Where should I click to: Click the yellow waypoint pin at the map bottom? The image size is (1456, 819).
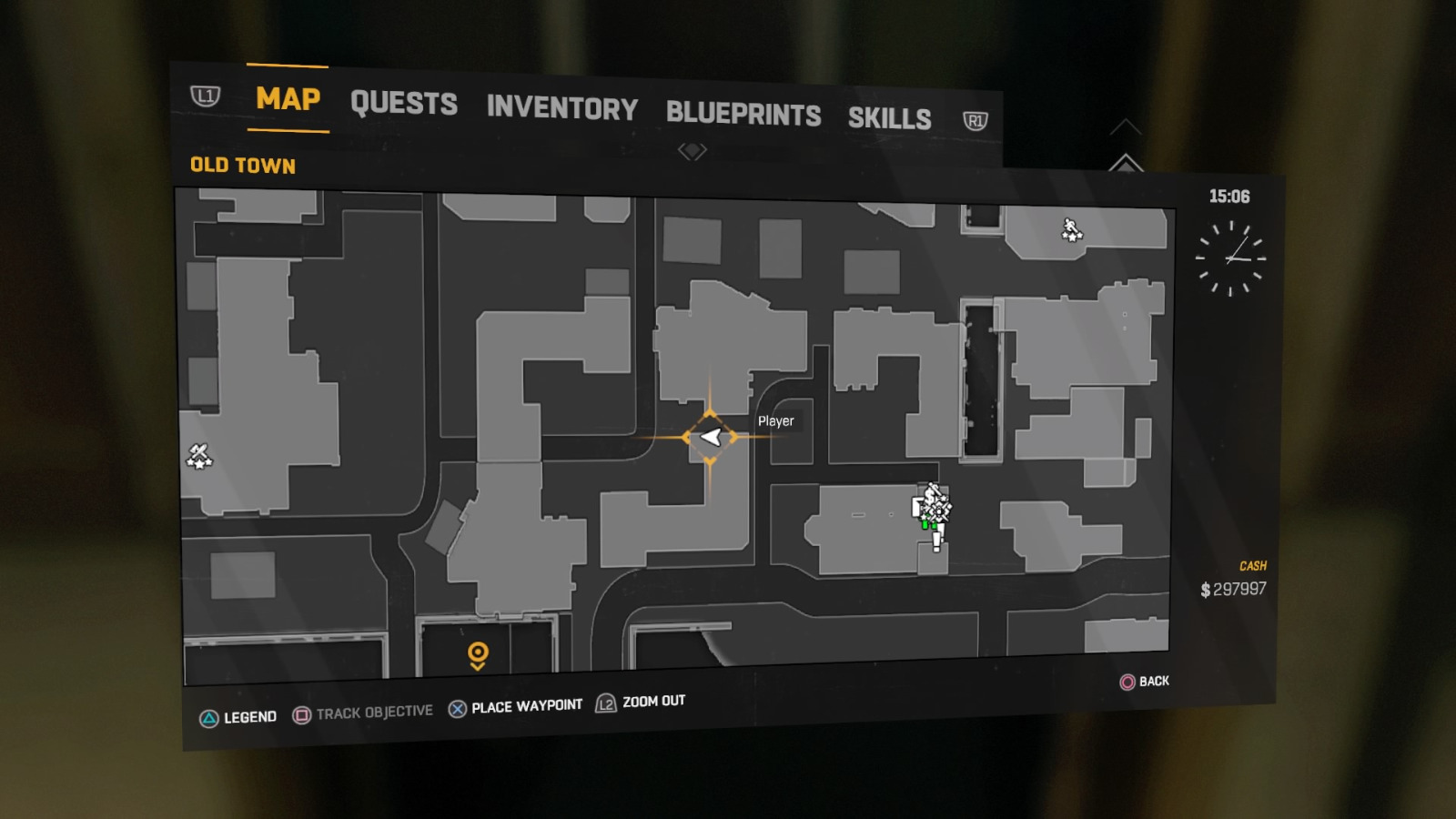point(476,653)
